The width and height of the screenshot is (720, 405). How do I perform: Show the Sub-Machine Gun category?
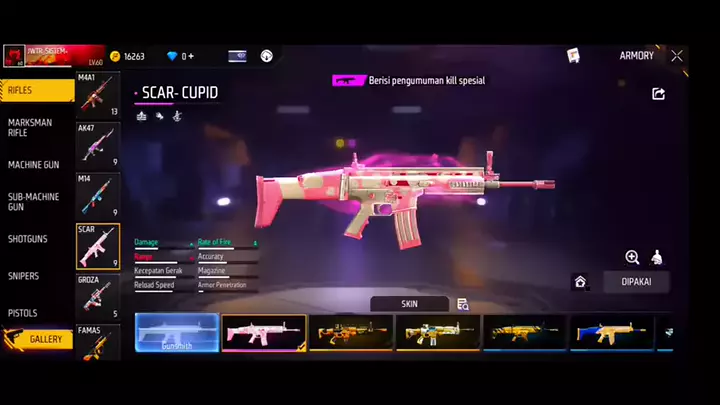pyautogui.click(x=37, y=201)
